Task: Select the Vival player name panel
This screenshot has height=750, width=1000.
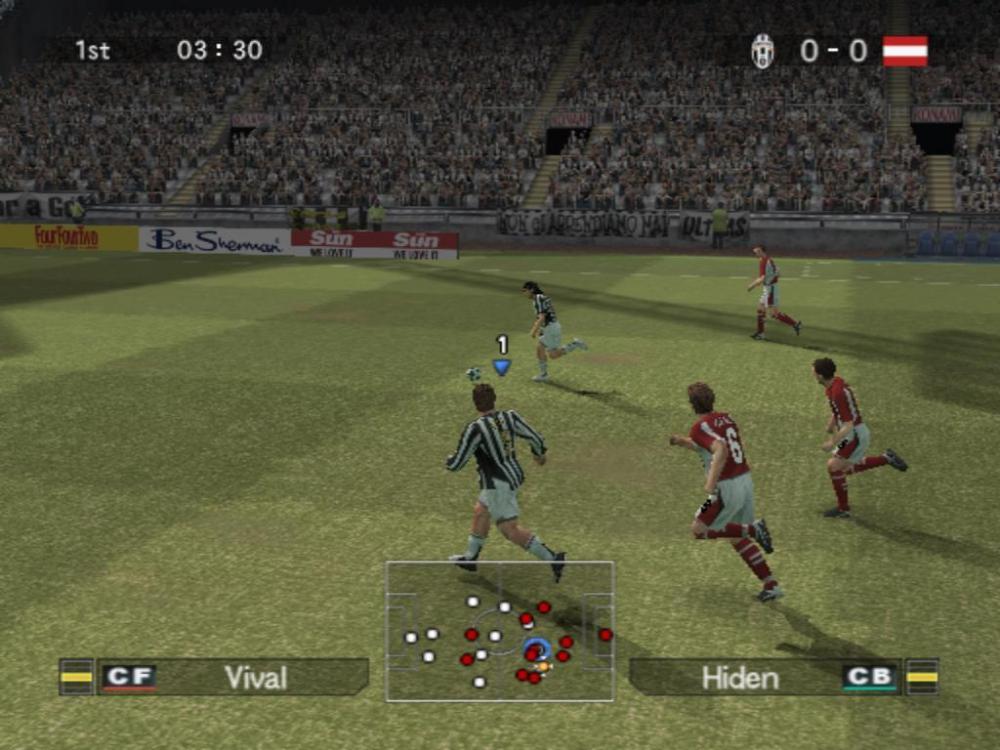Action: [x=255, y=677]
